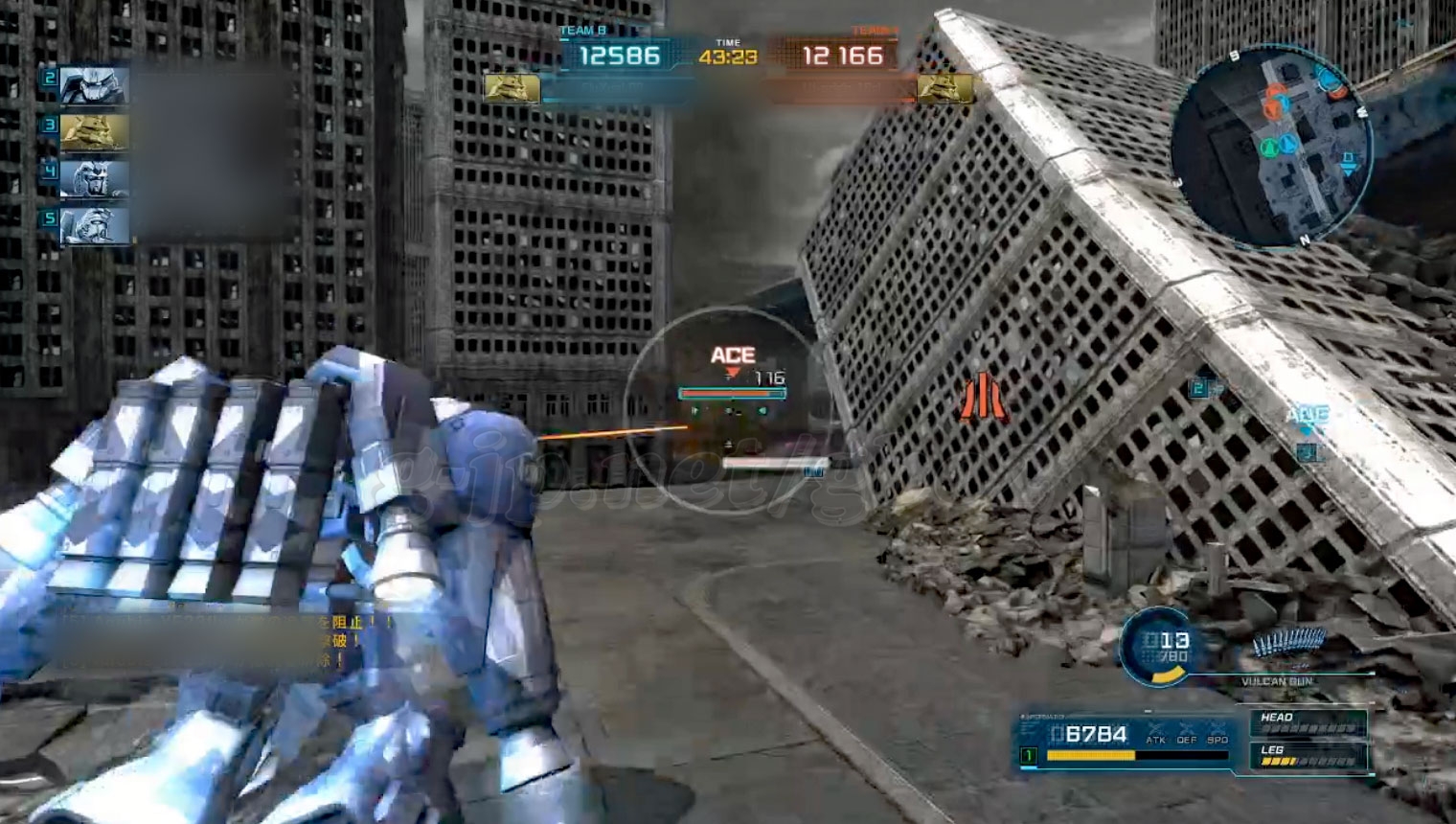
Task: Select teammate number 4 portrait
Action: (x=94, y=179)
